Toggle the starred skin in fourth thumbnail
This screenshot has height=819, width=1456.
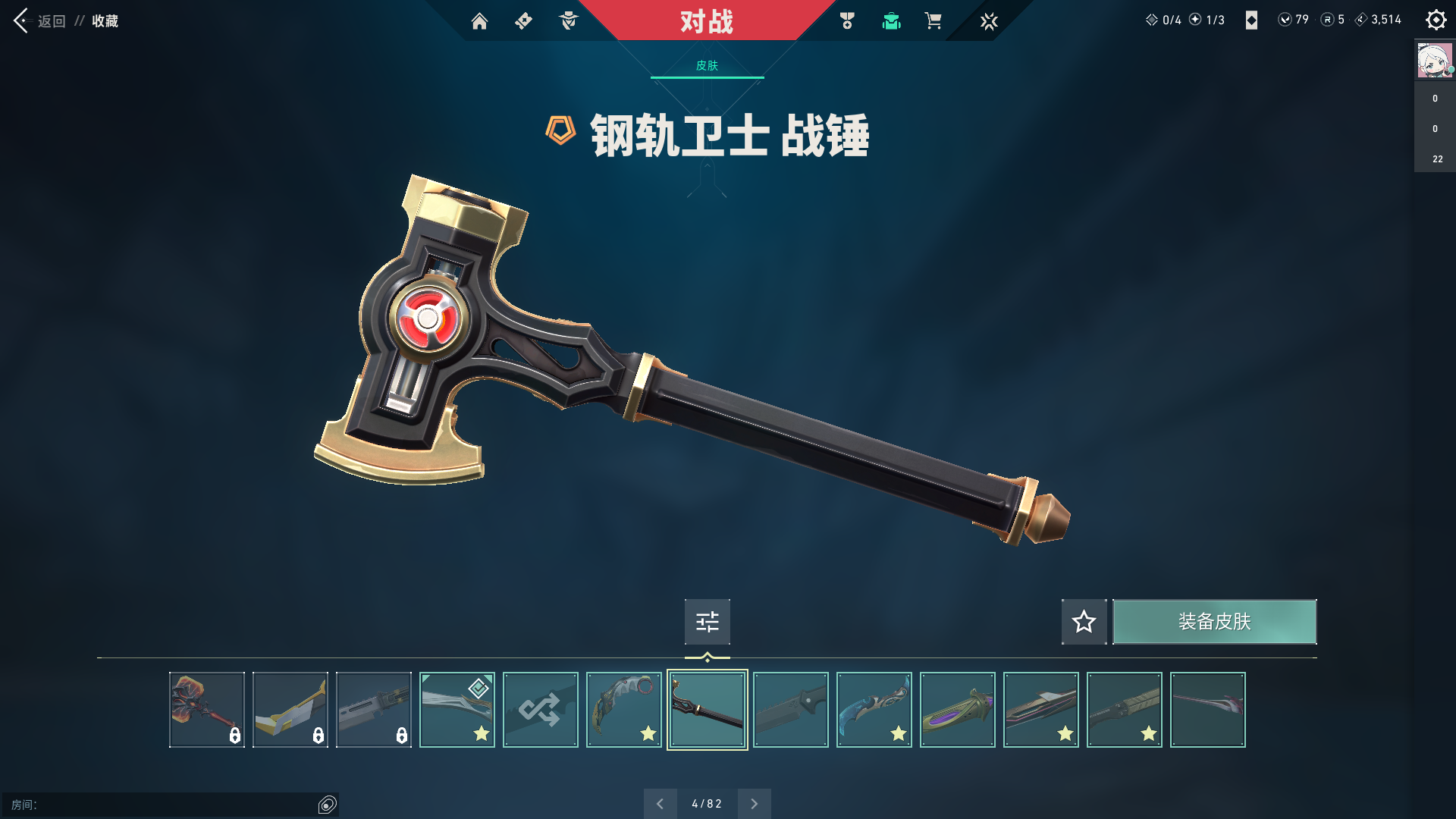click(481, 733)
